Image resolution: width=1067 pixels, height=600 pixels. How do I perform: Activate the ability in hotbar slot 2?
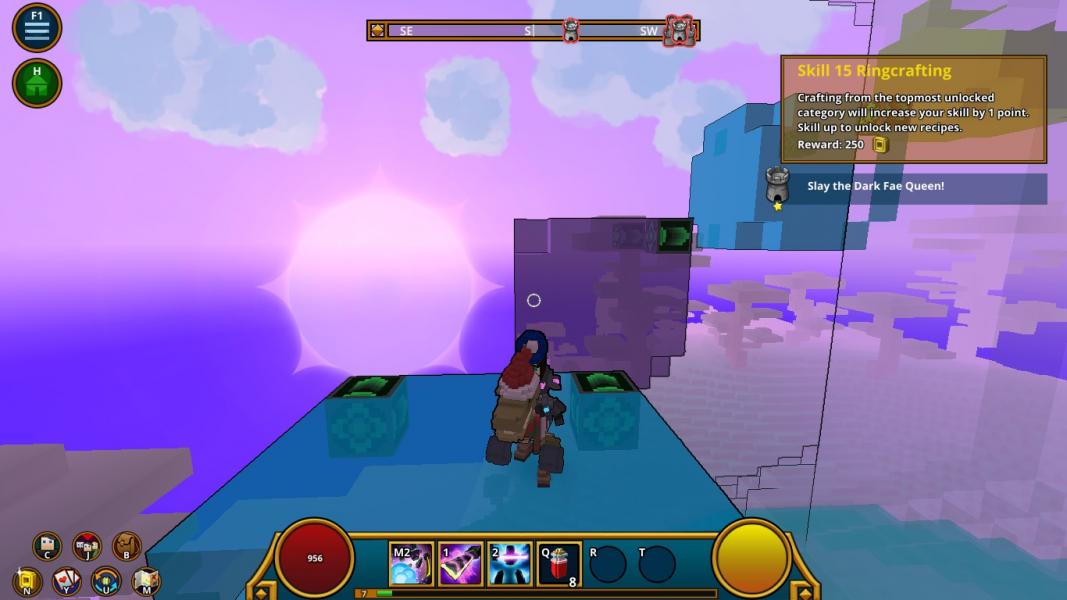[509, 564]
